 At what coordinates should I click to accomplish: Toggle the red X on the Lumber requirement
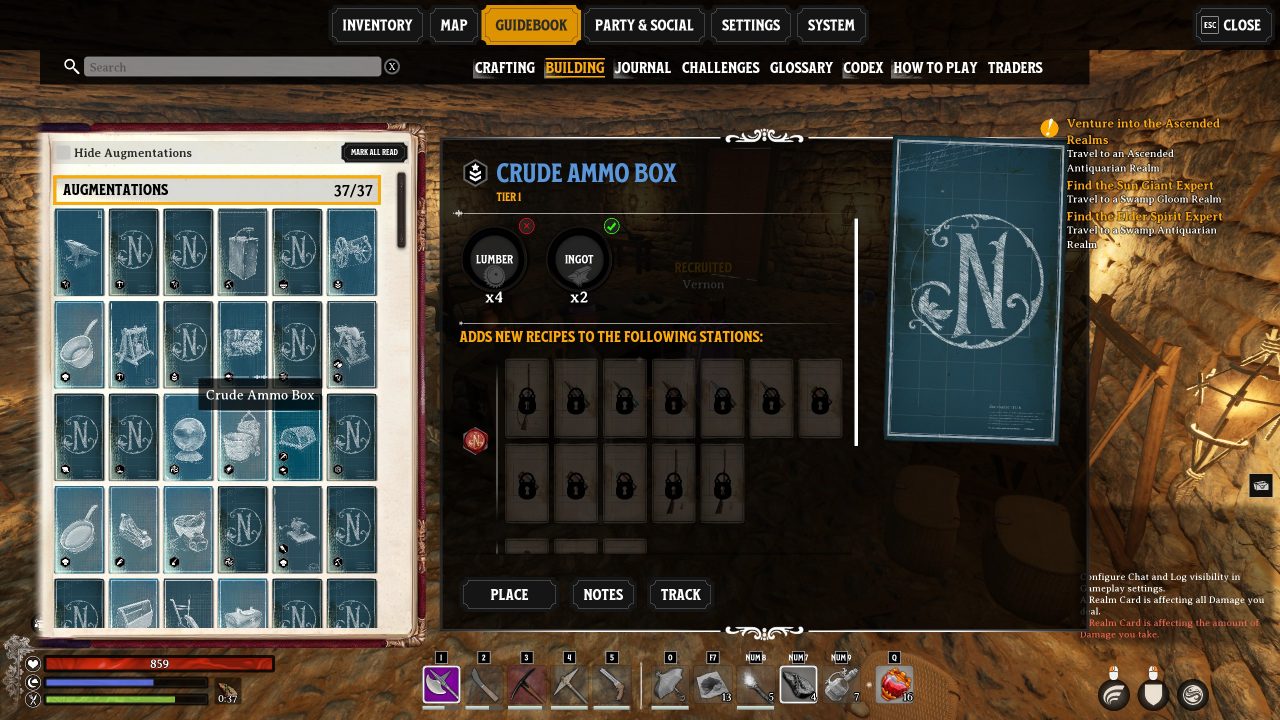[x=528, y=226]
